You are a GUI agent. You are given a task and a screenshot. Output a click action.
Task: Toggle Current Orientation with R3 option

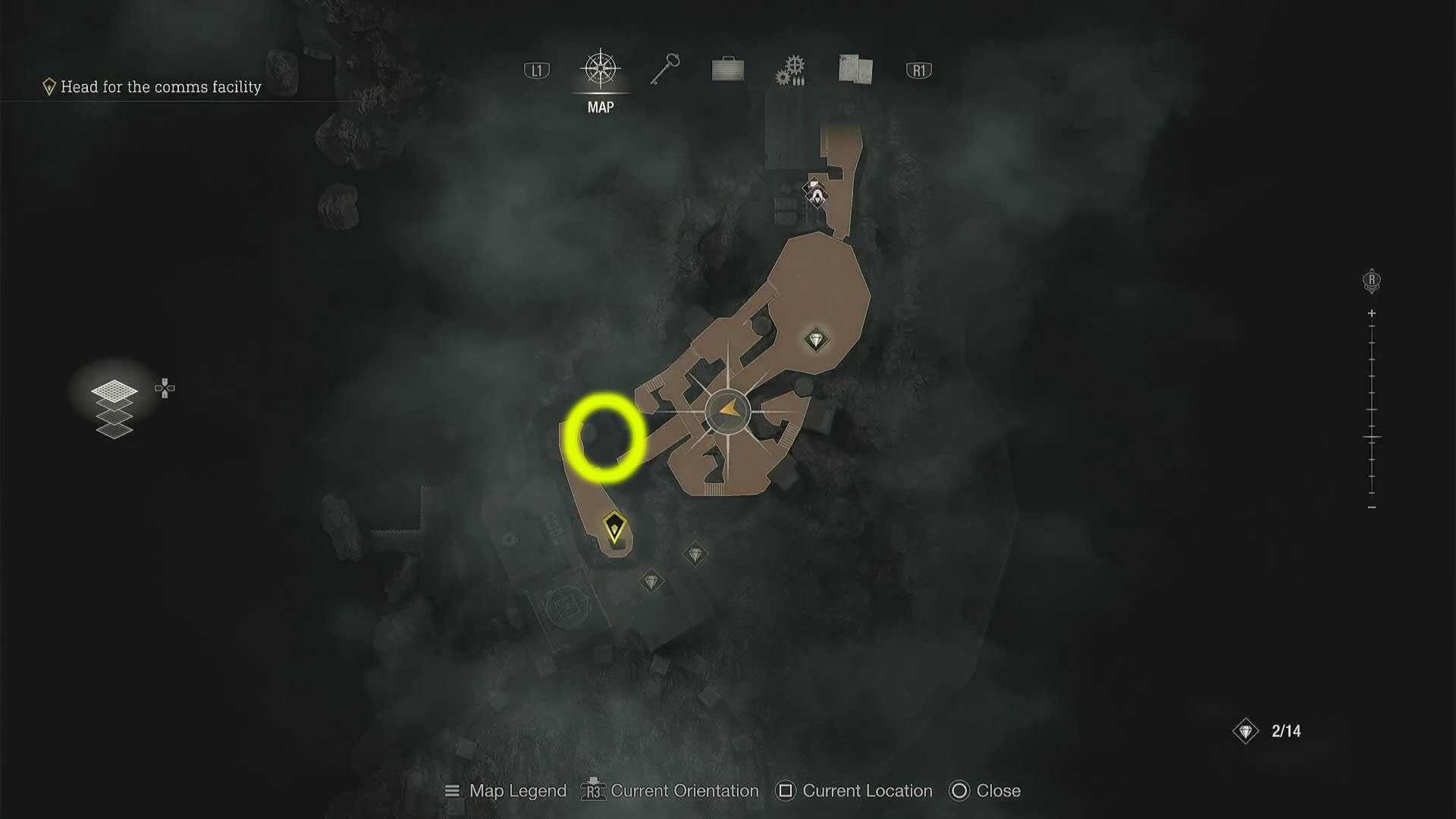tap(670, 790)
